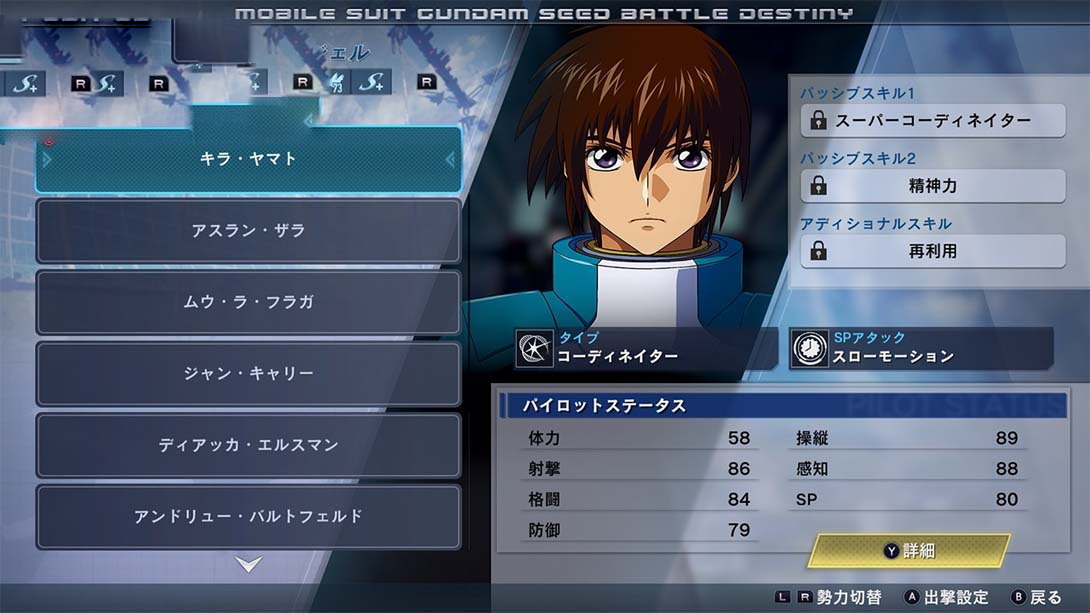Select the スローモーション SP attack panel
1090x613 pixels.
pos(920,348)
